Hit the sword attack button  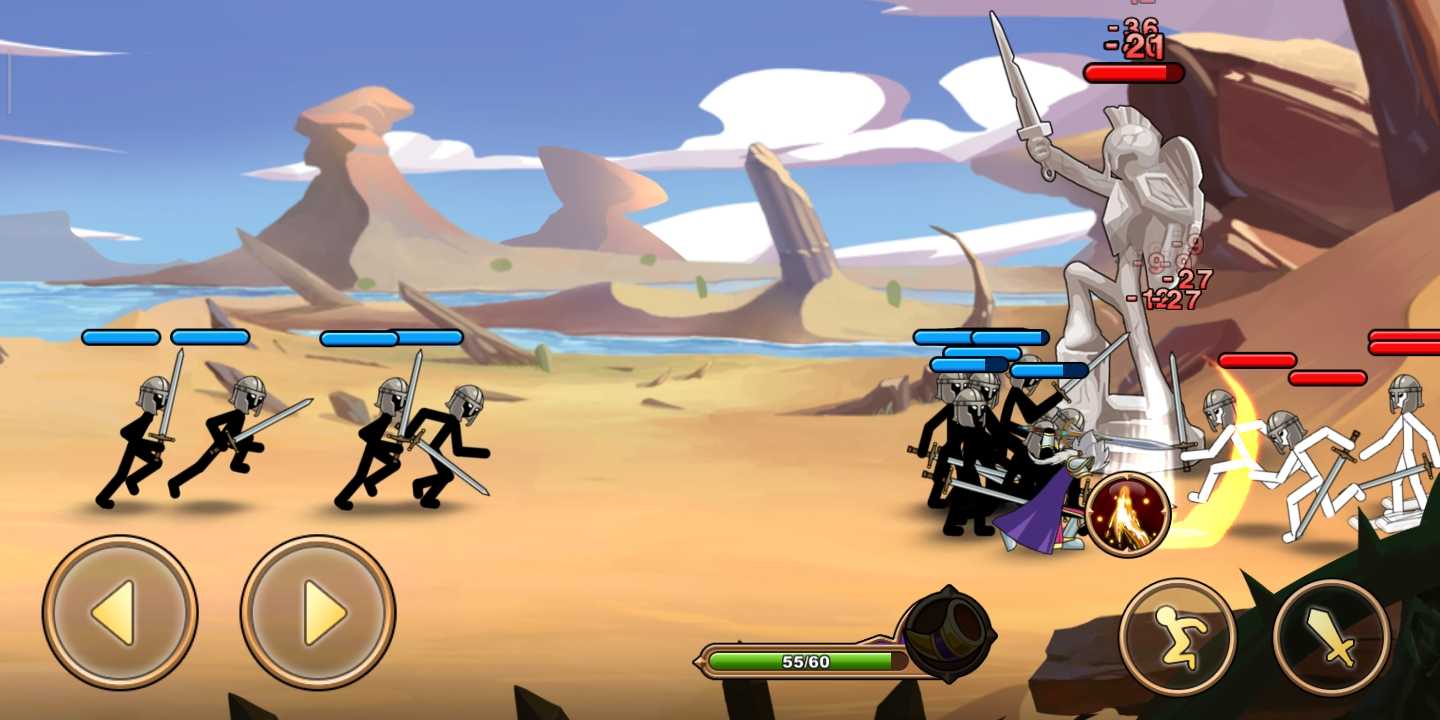pyautogui.click(x=1331, y=637)
